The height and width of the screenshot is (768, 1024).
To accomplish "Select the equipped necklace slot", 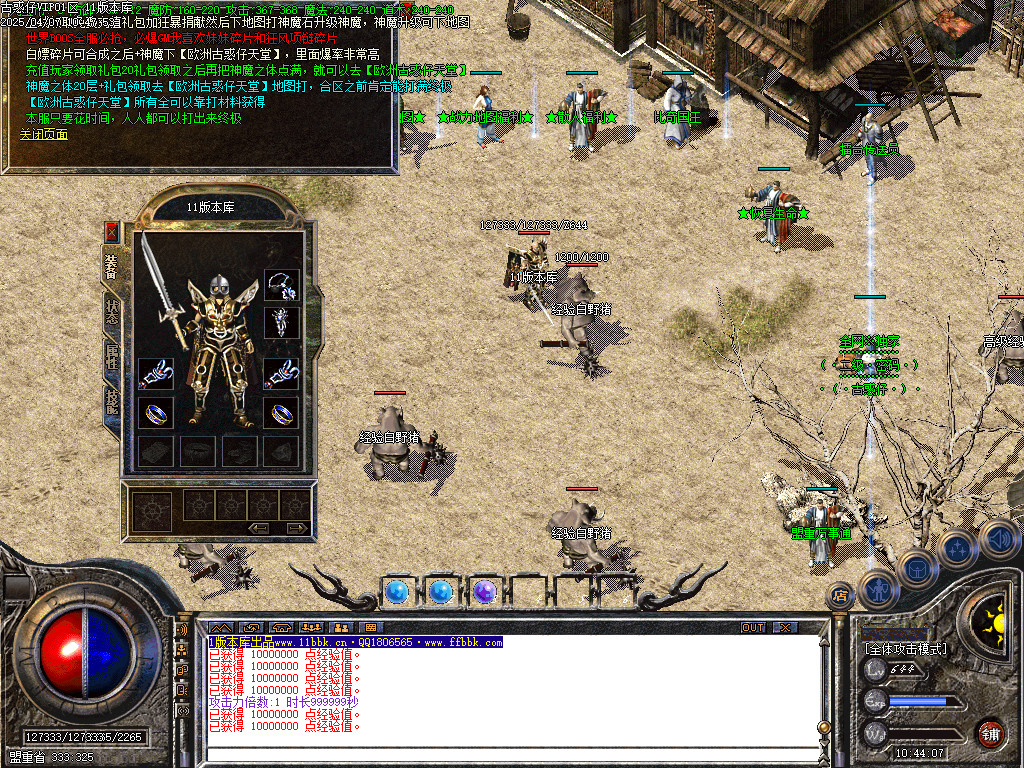I will [282, 285].
